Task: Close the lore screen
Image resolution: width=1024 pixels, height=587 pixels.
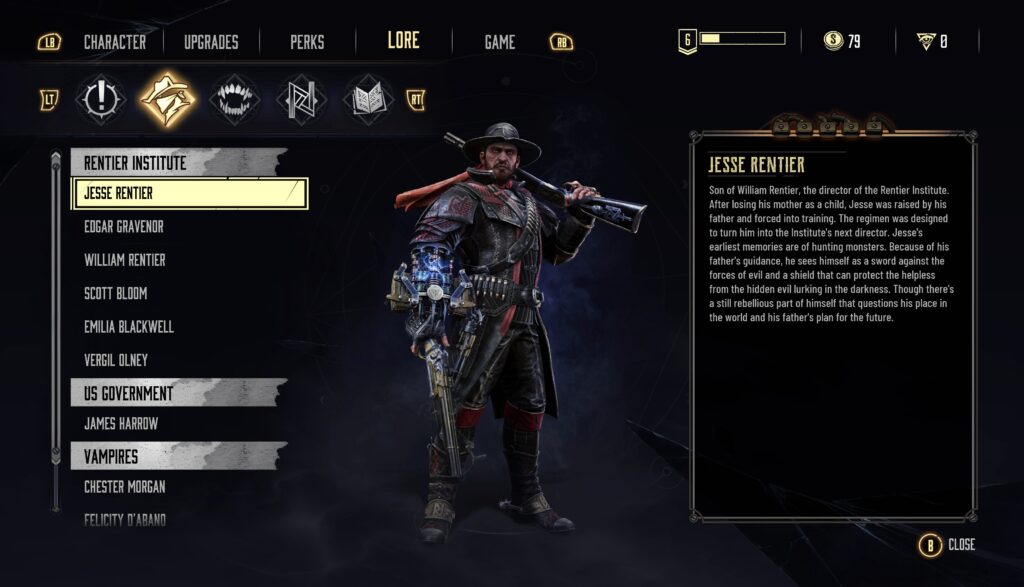Action: pyautogui.click(x=948, y=545)
